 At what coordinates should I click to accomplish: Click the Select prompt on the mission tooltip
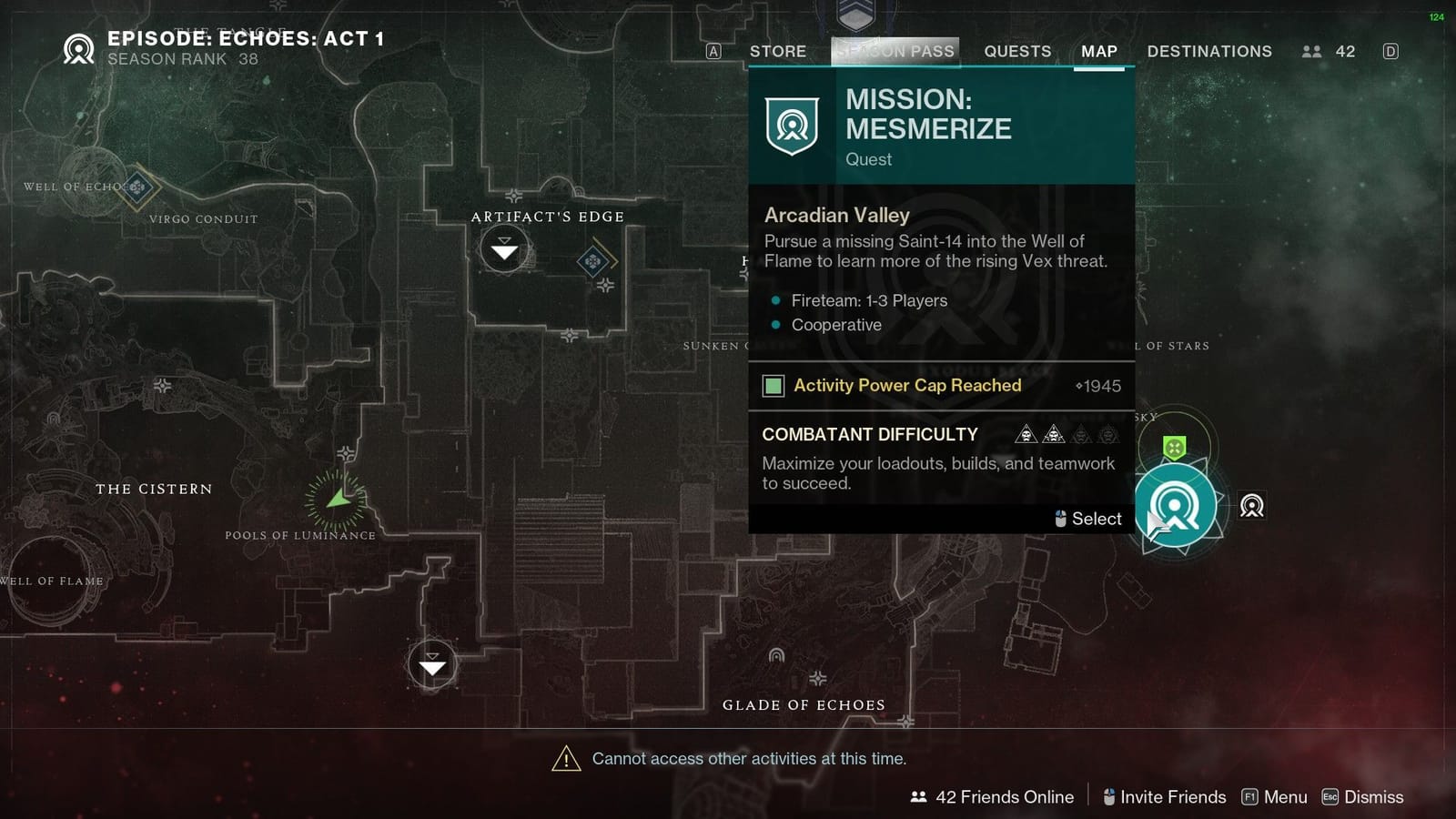(x=1087, y=519)
